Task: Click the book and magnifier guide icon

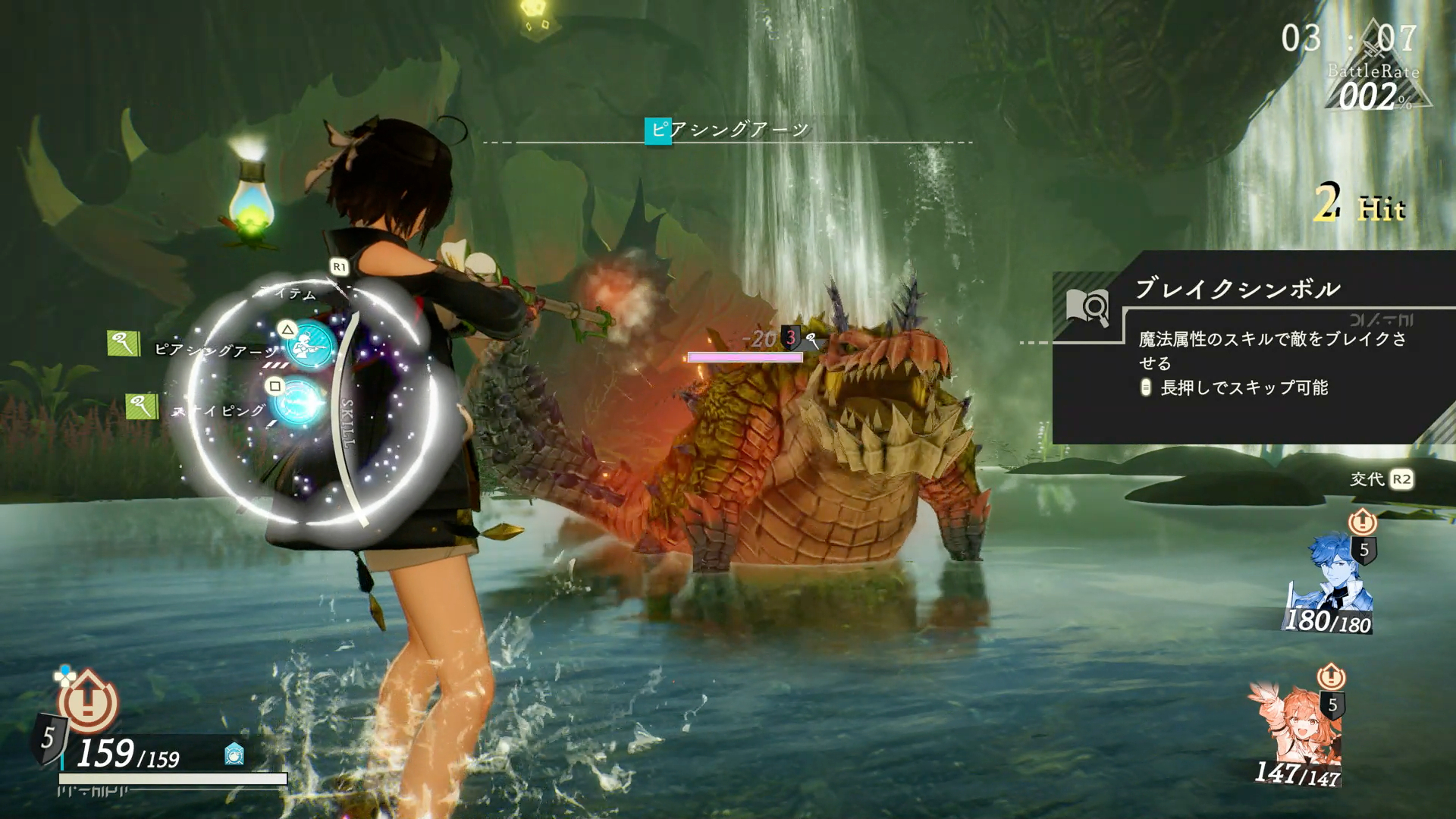Action: (x=1087, y=307)
